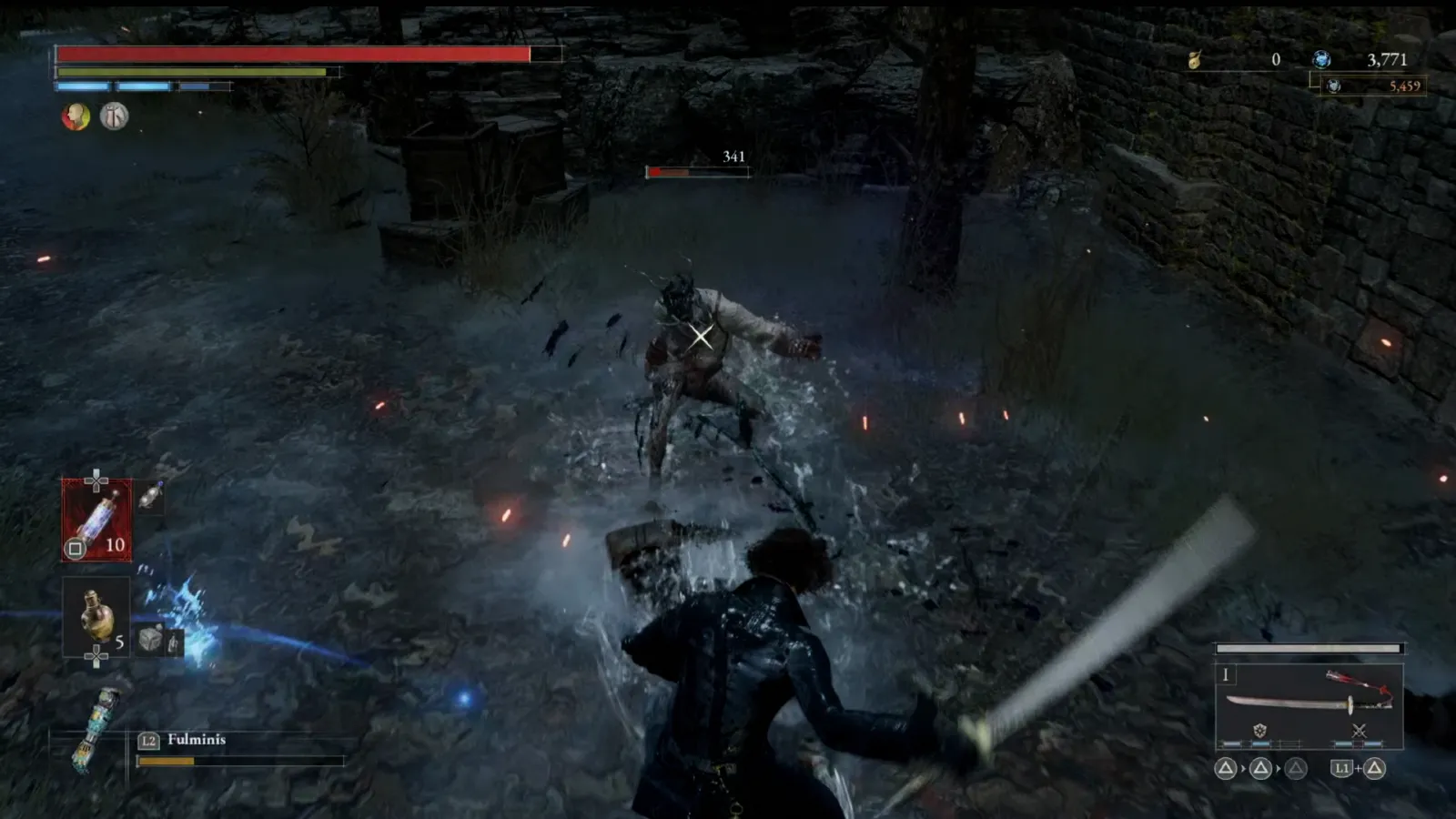Click the lungs status effect icon

[114, 116]
